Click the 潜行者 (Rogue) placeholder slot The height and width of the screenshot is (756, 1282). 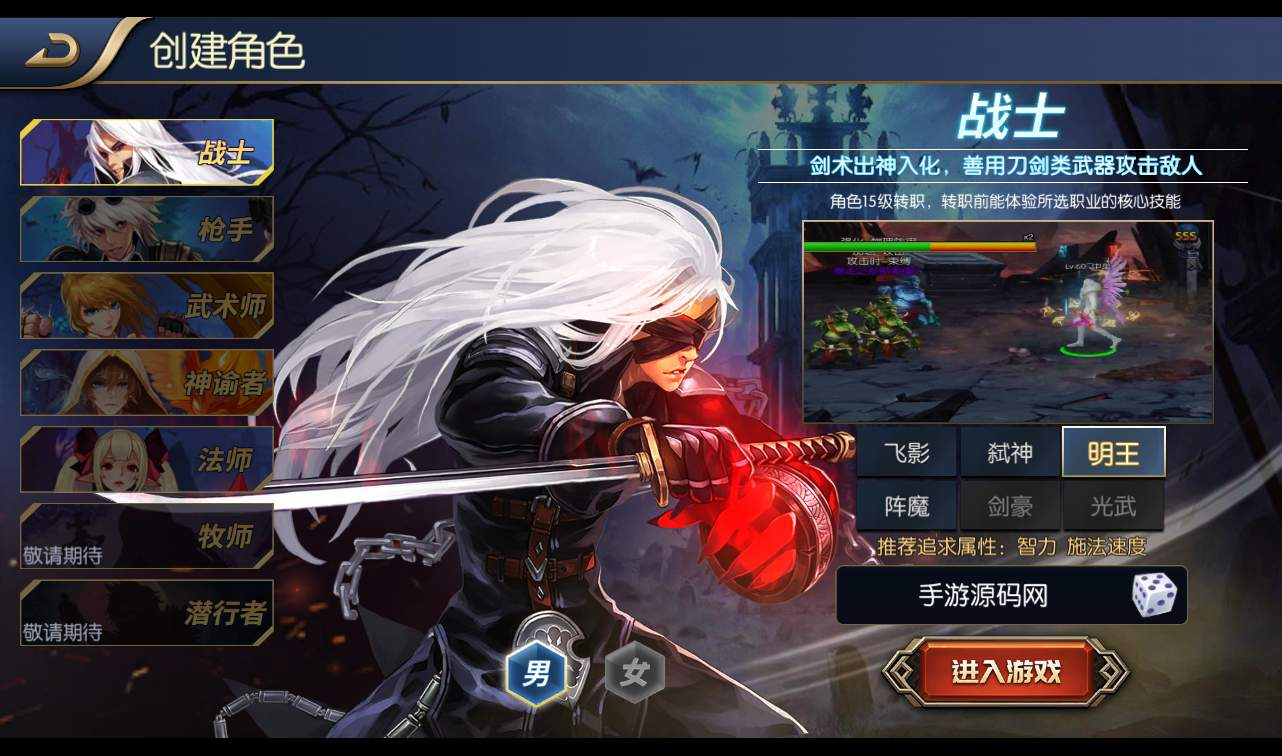[x=146, y=613]
